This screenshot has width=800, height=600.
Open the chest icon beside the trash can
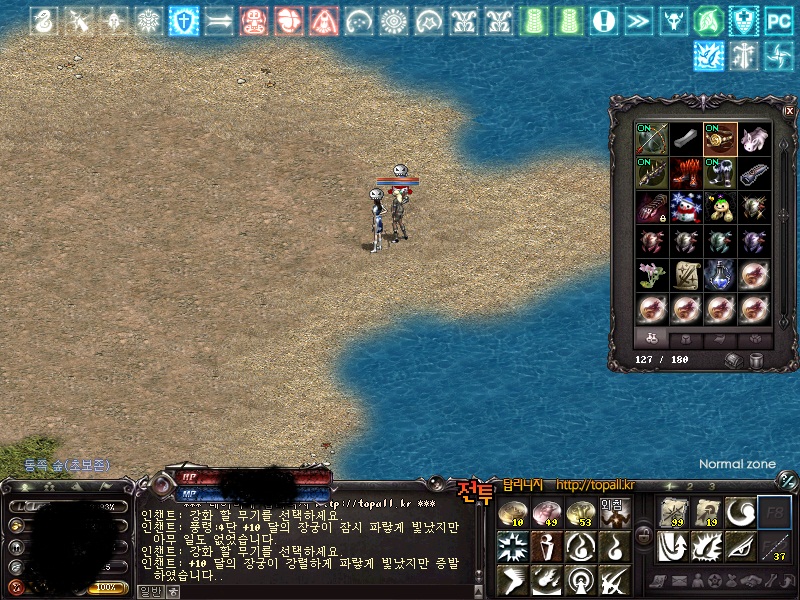734,360
